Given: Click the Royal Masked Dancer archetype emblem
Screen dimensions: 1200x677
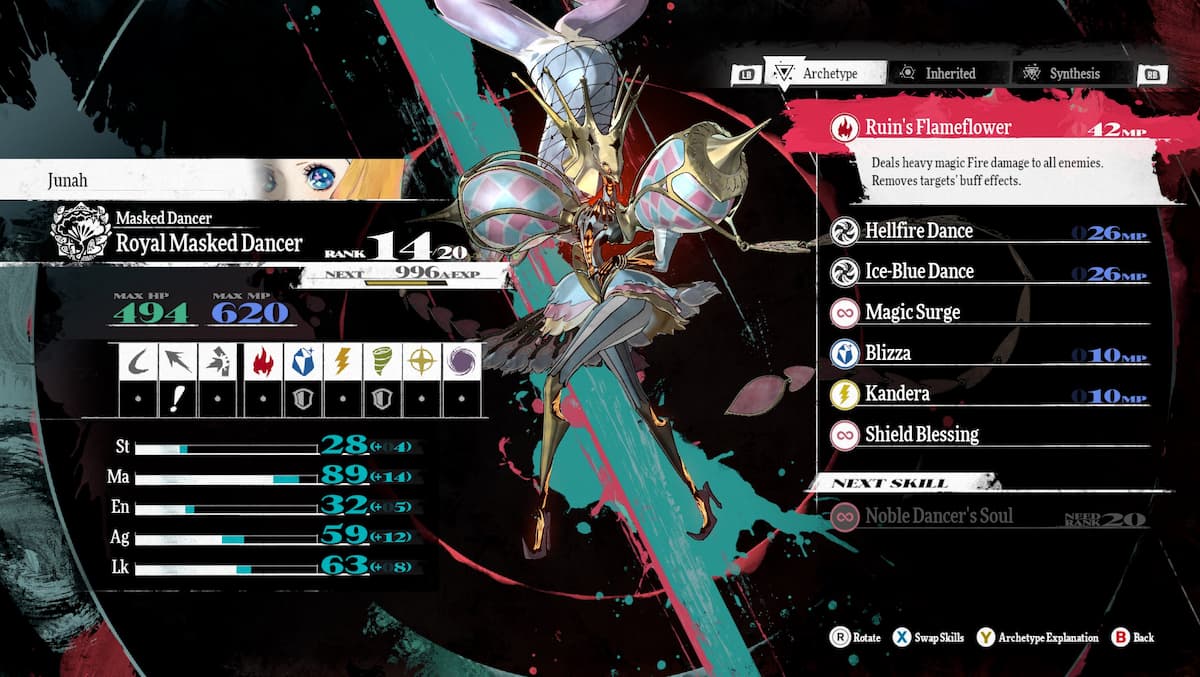Looking at the screenshot, I should [80, 232].
